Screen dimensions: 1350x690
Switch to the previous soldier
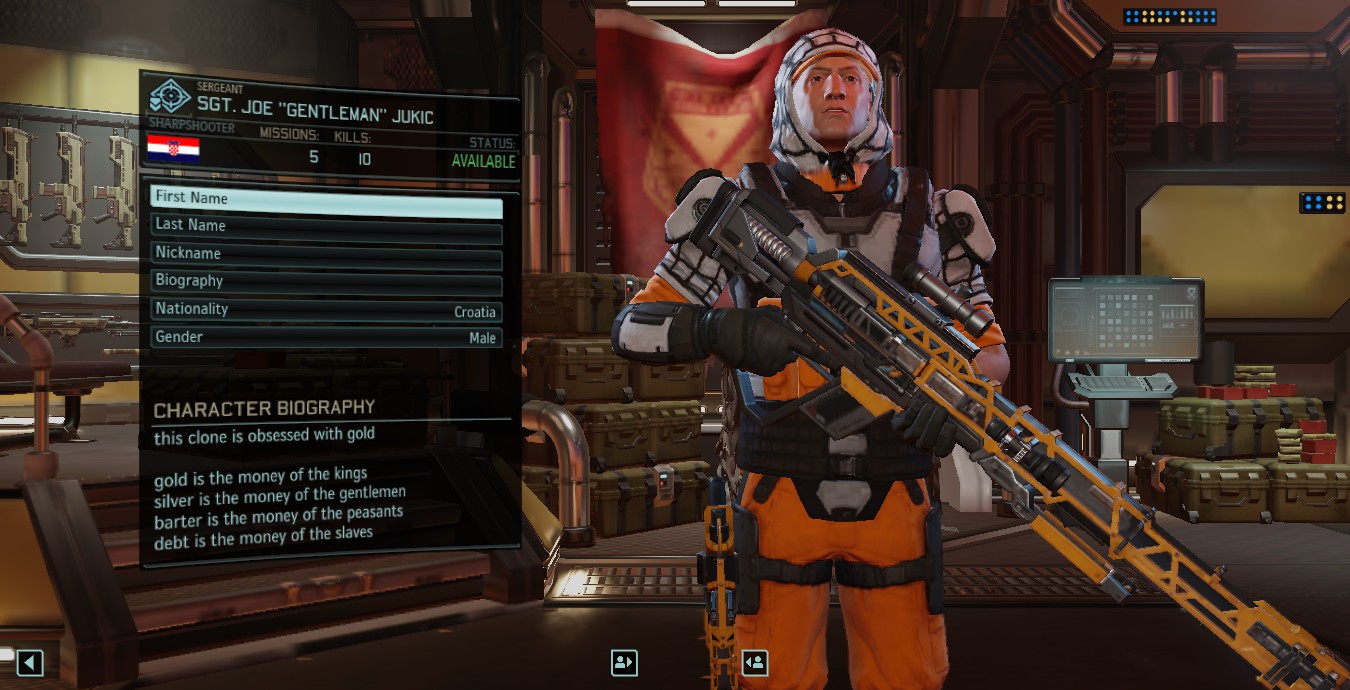click(624, 662)
